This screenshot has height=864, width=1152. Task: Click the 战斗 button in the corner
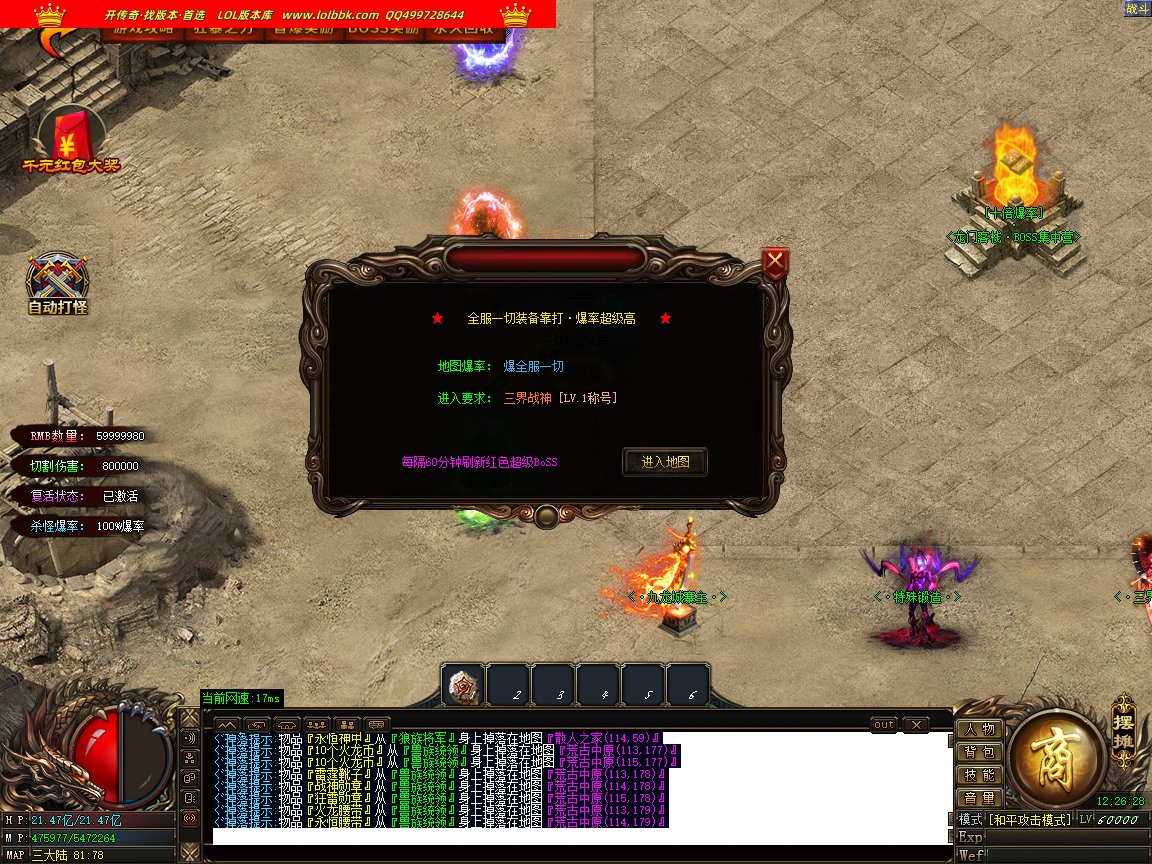1137,9
